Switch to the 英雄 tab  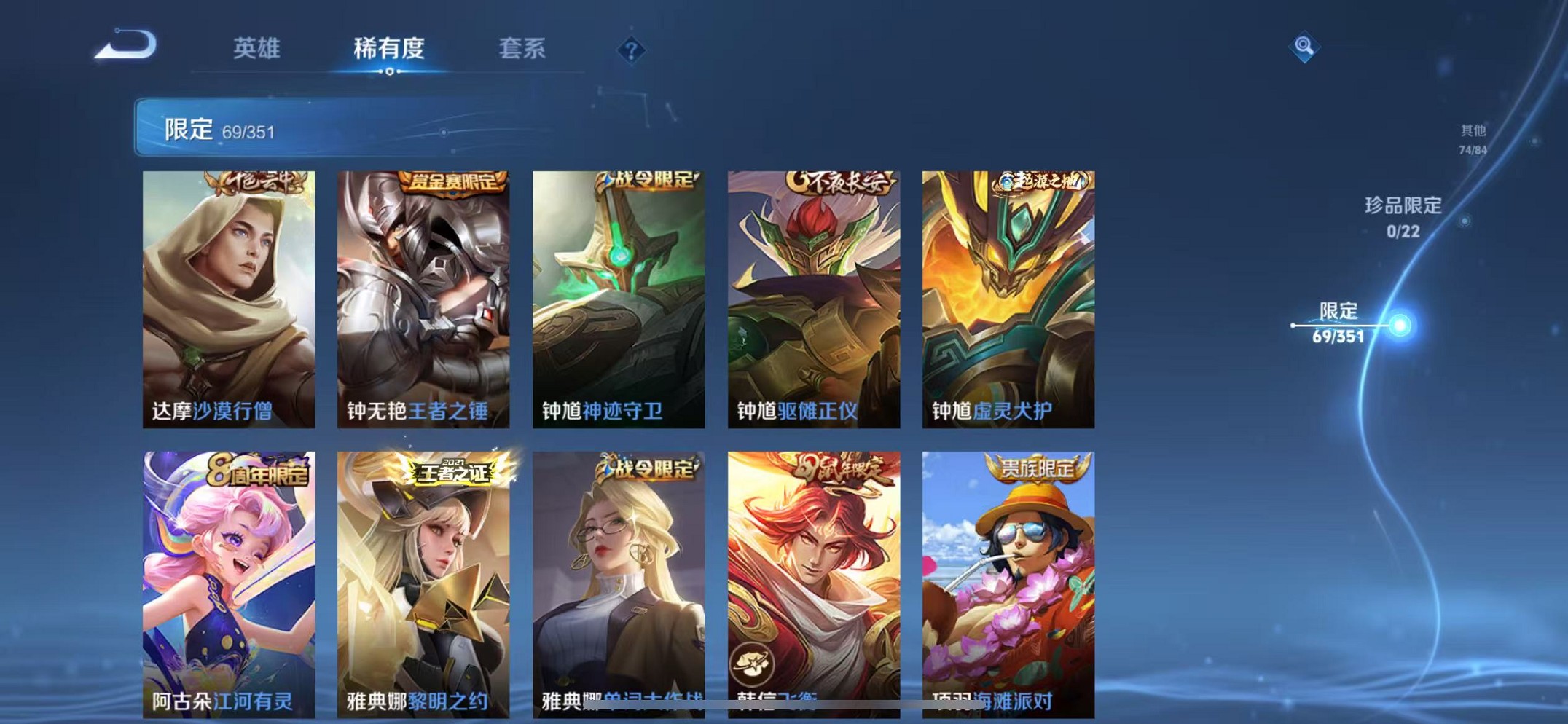[x=257, y=48]
